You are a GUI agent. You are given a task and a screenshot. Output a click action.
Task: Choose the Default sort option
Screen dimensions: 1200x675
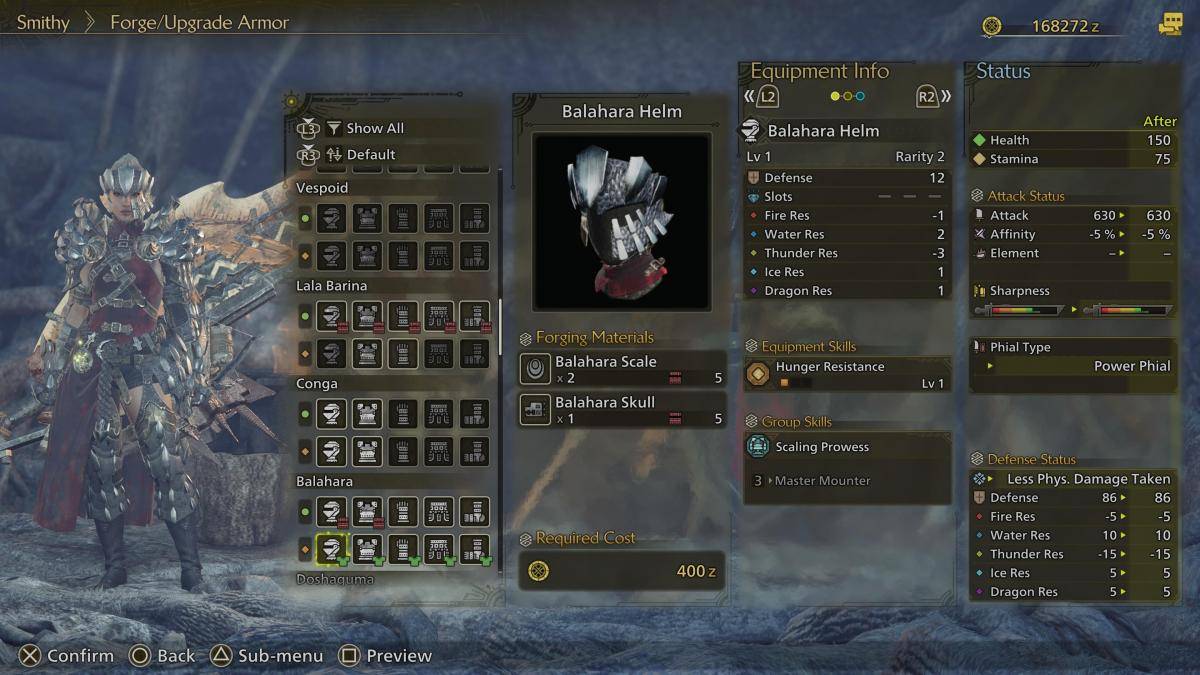[370, 154]
